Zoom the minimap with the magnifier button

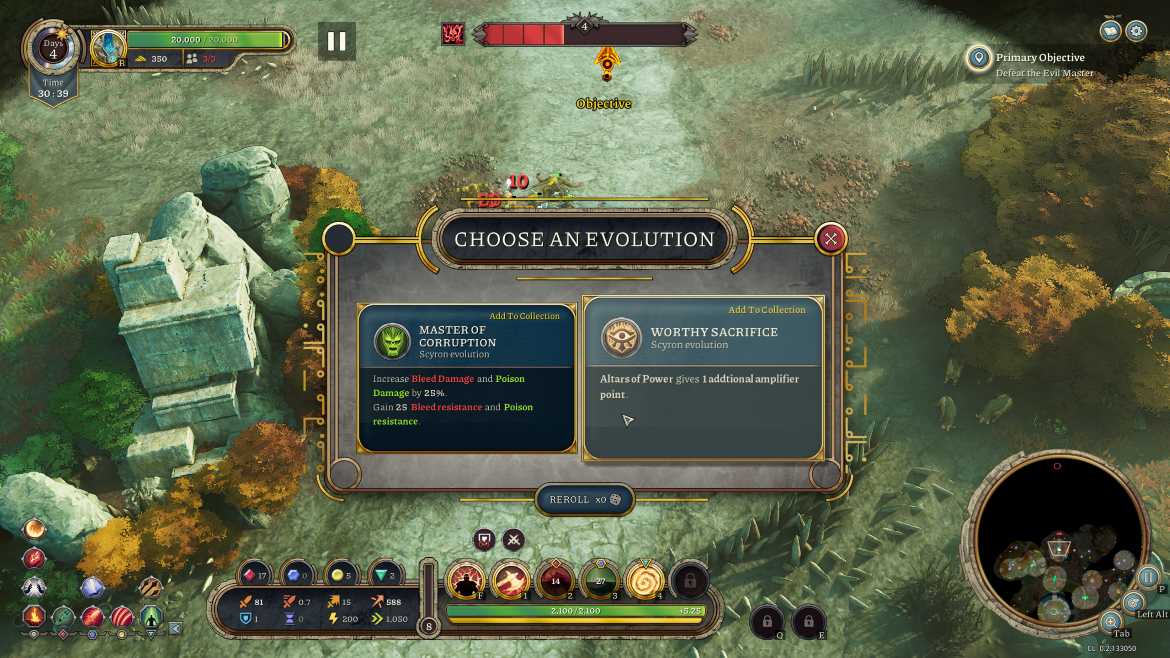(1111, 622)
